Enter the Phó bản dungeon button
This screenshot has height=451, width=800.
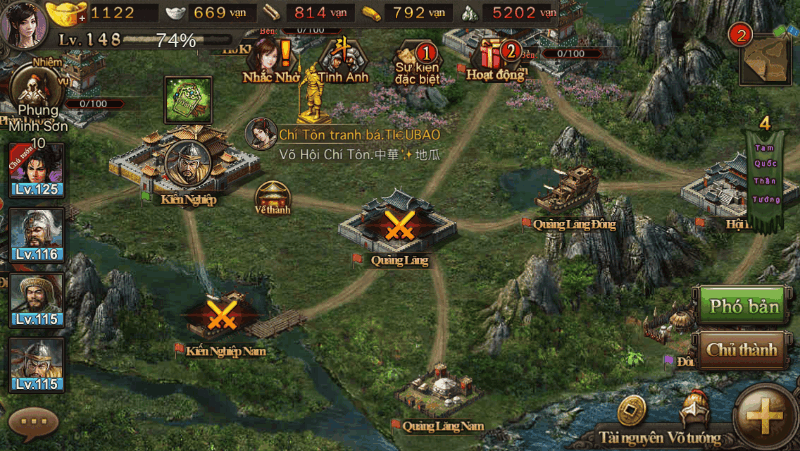tap(742, 306)
